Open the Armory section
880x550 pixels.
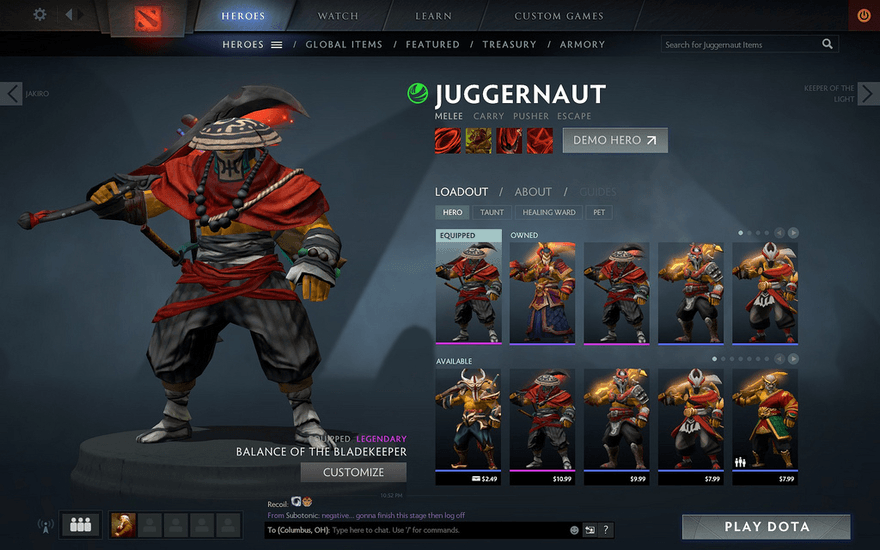point(582,44)
